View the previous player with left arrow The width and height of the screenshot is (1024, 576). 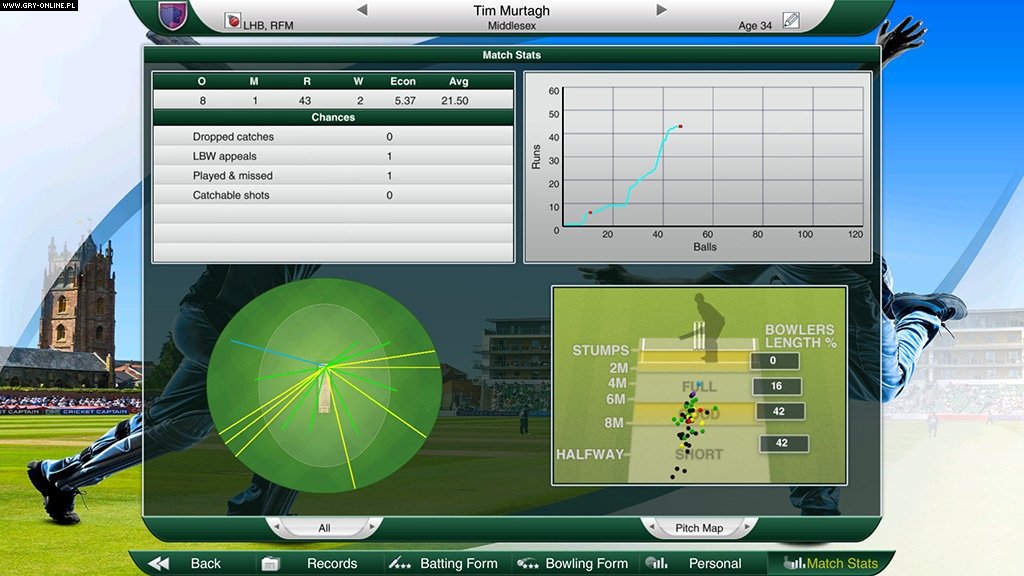362,10
